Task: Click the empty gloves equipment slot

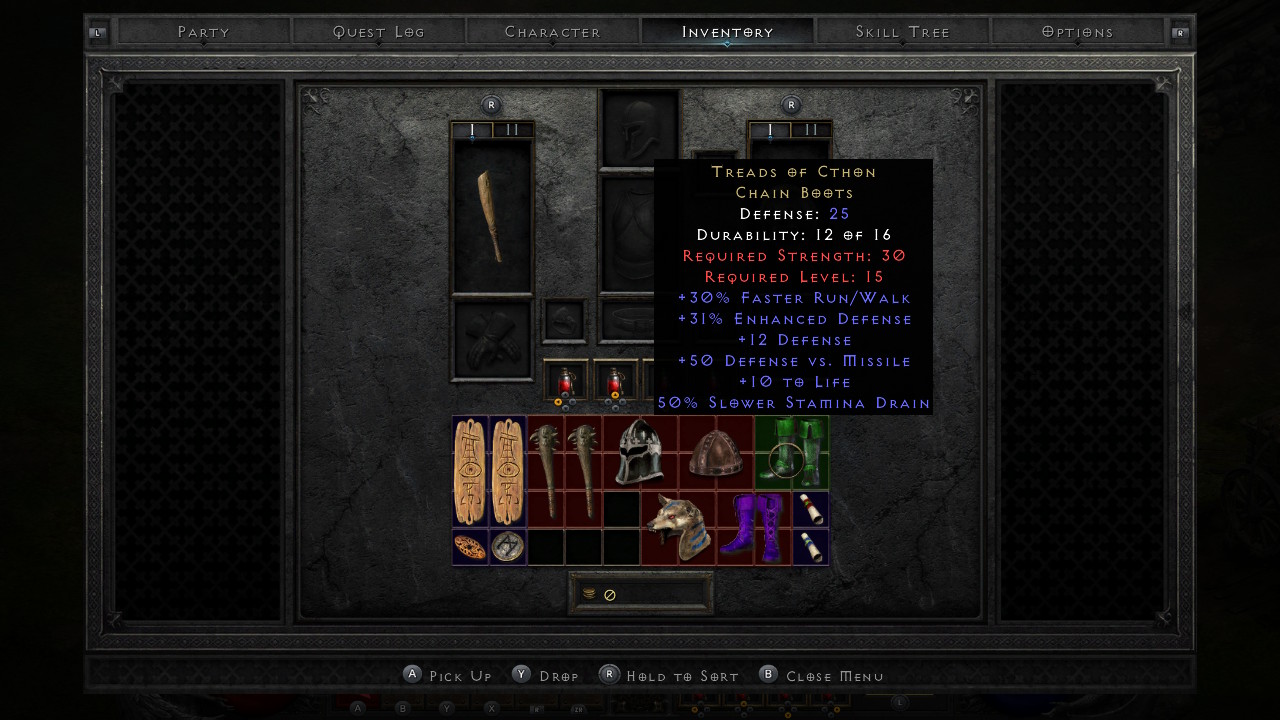Action: tap(492, 340)
